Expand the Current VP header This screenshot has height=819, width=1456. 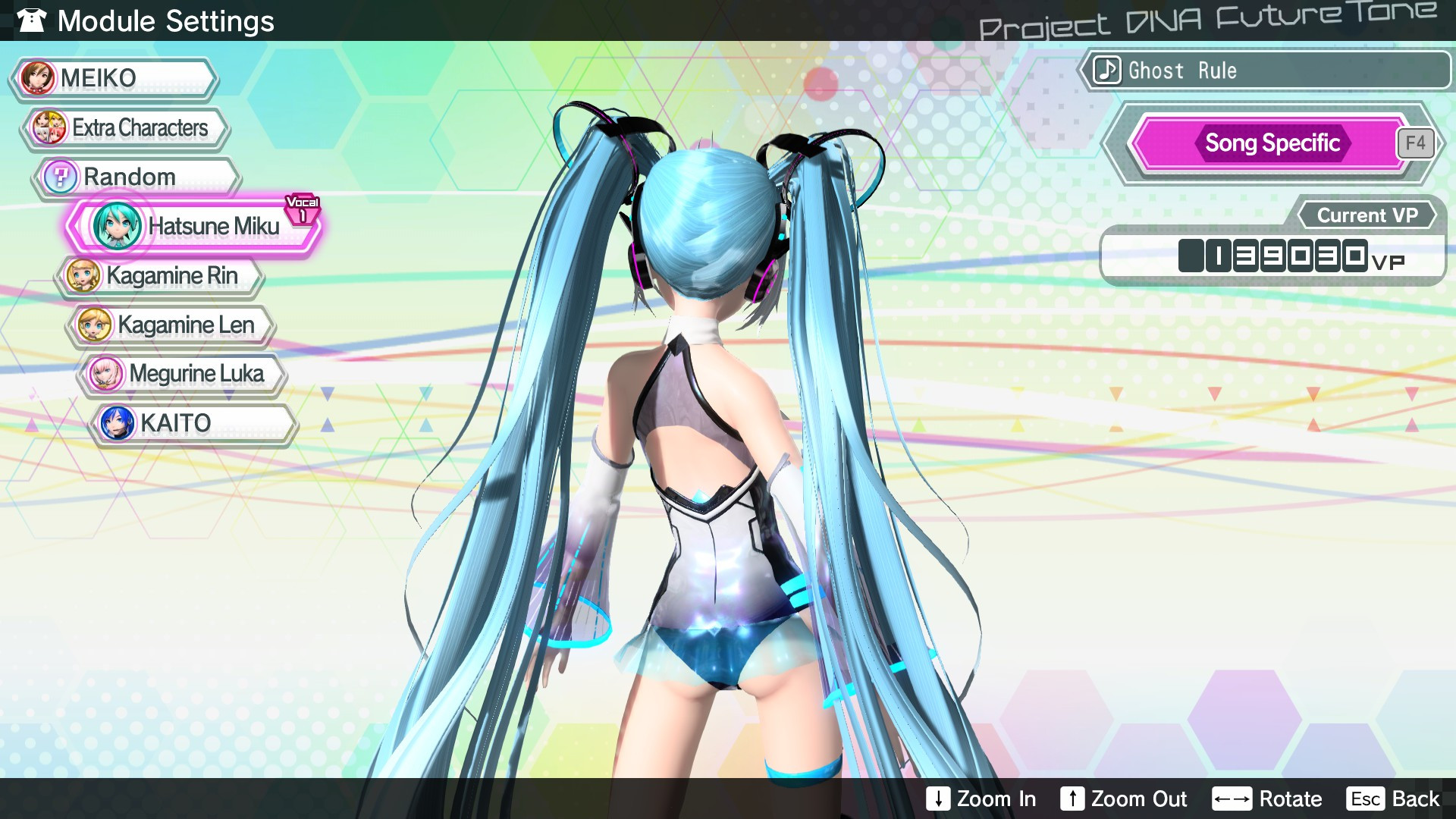(x=1367, y=215)
